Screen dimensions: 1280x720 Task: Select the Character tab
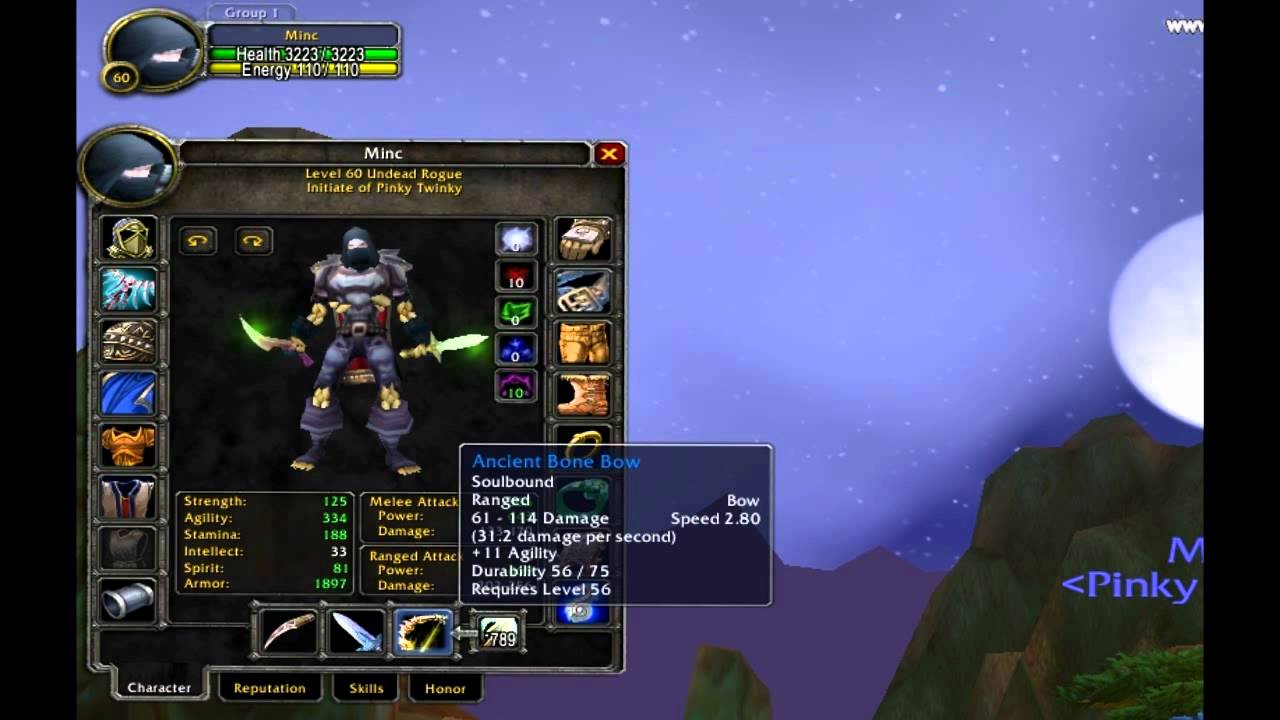coord(159,687)
